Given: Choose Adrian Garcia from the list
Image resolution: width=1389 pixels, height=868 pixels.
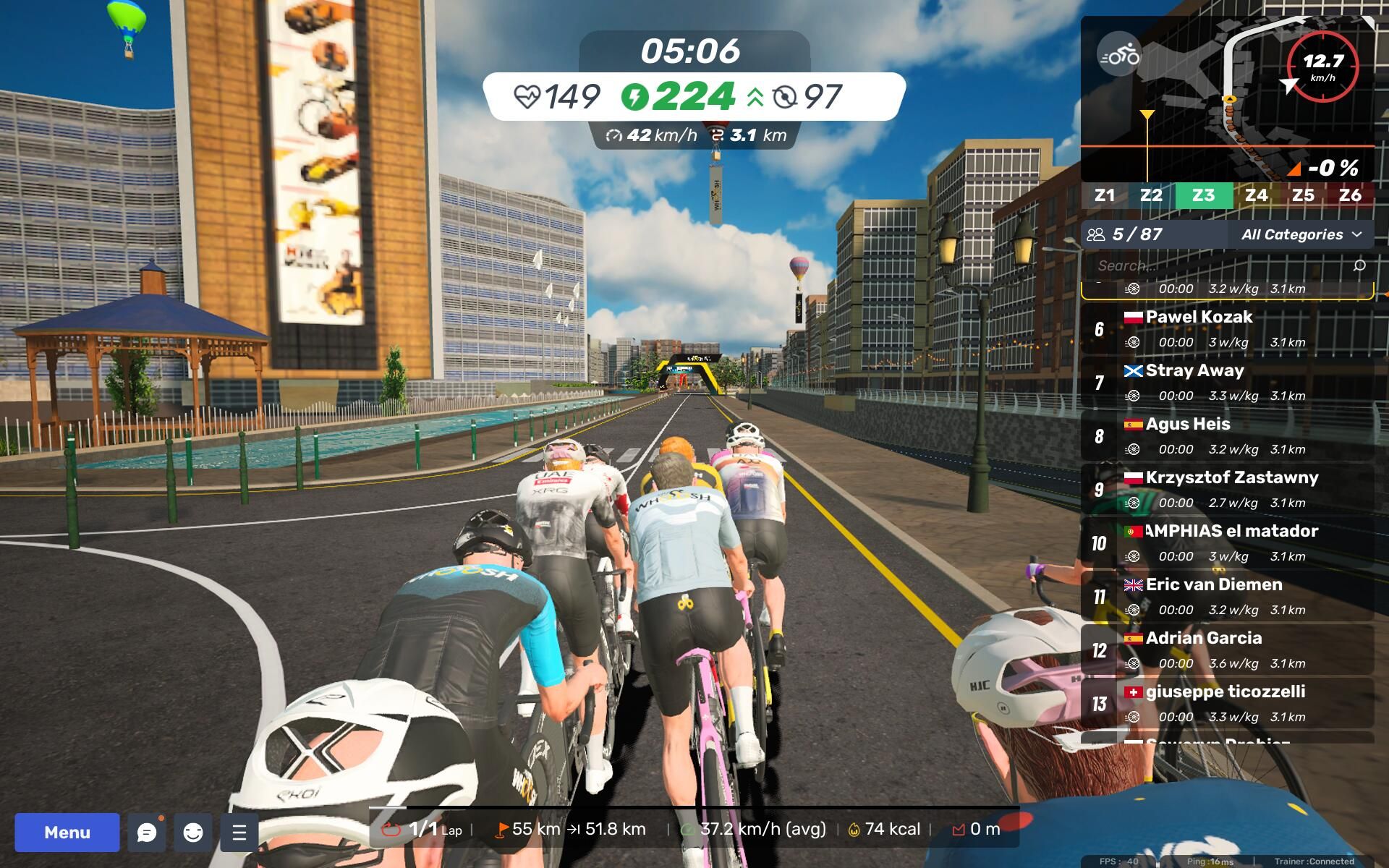Looking at the screenshot, I should (1227, 649).
